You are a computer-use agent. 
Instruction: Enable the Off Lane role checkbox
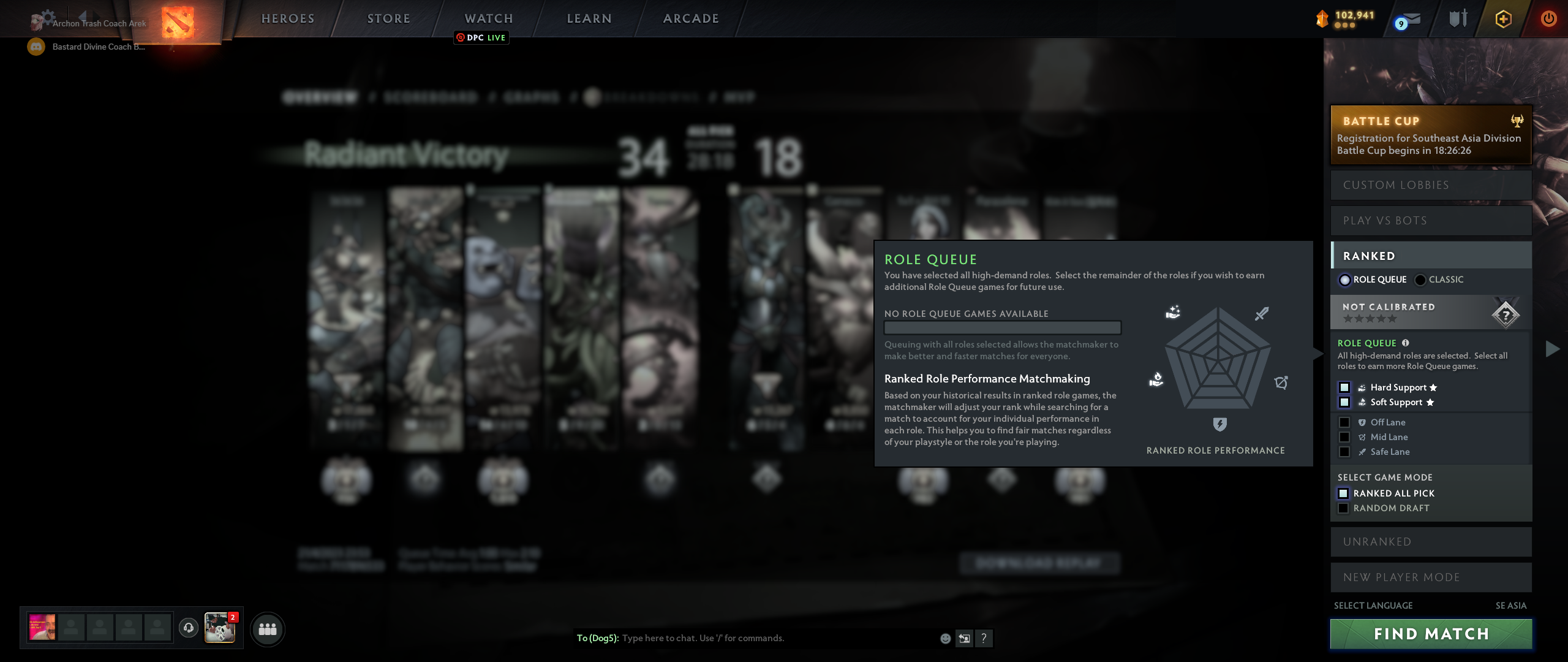coord(1345,422)
